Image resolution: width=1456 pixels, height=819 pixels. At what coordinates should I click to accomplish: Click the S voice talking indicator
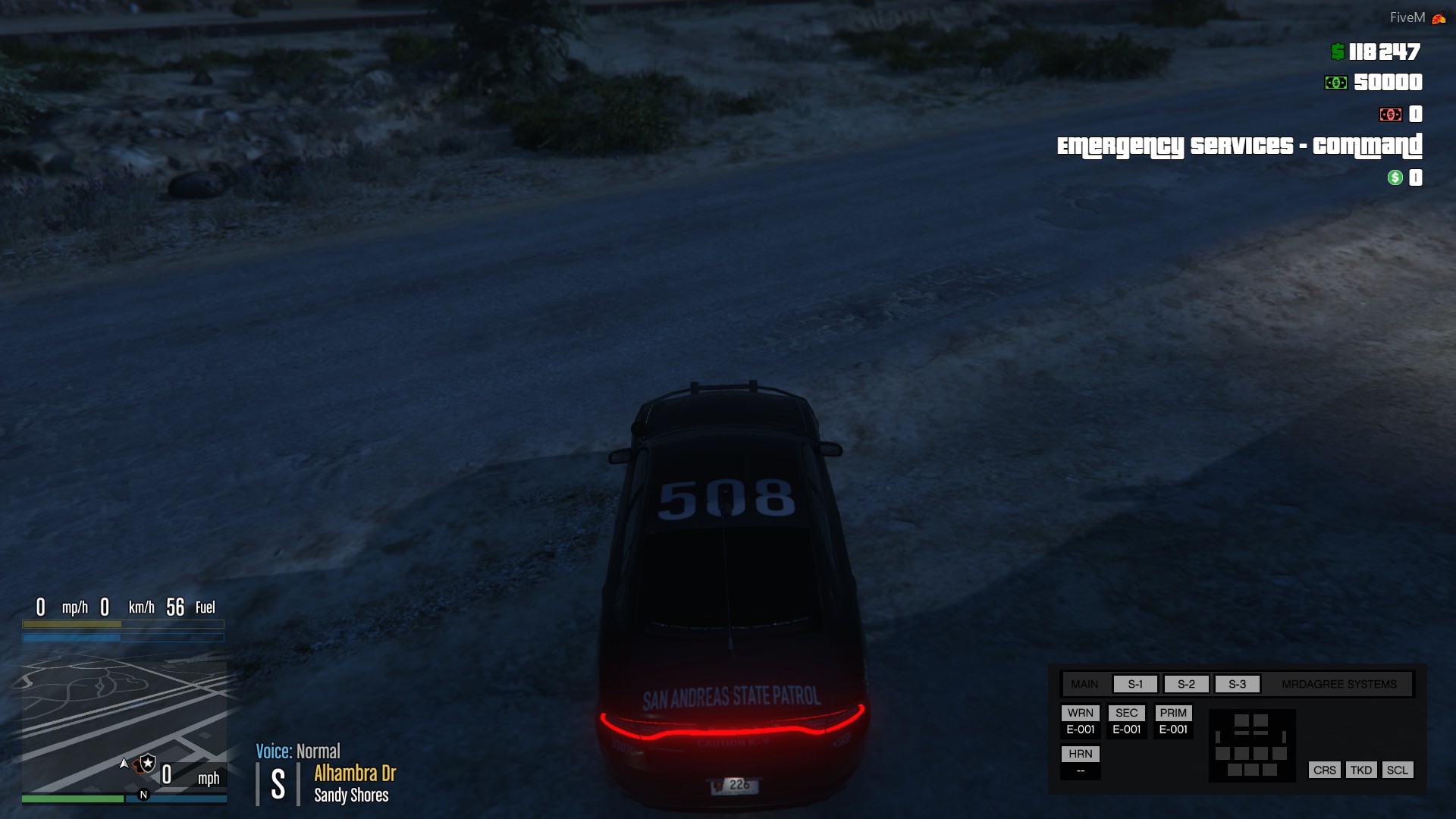[278, 783]
